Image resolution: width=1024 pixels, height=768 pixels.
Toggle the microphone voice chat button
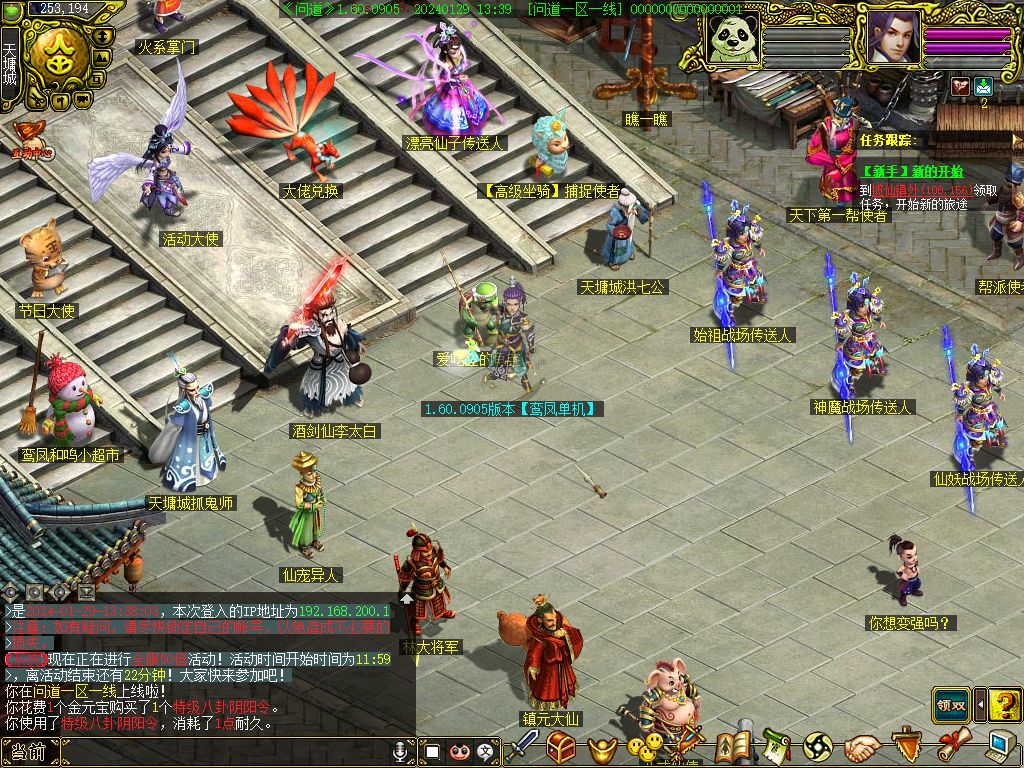[402, 750]
